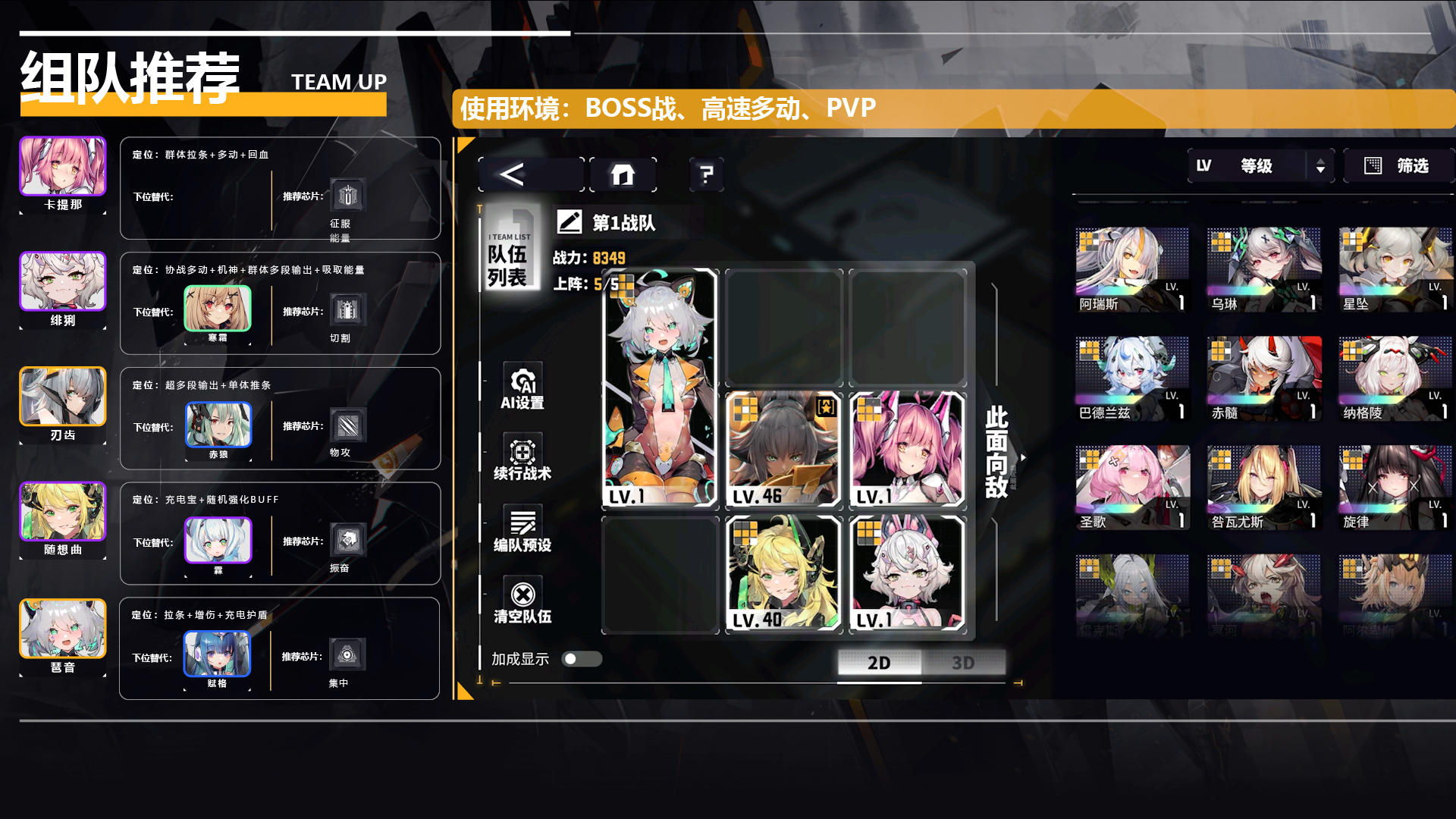1456x819 pixels.
Task: Select 圣歌 from the character roster
Action: pos(1131,488)
